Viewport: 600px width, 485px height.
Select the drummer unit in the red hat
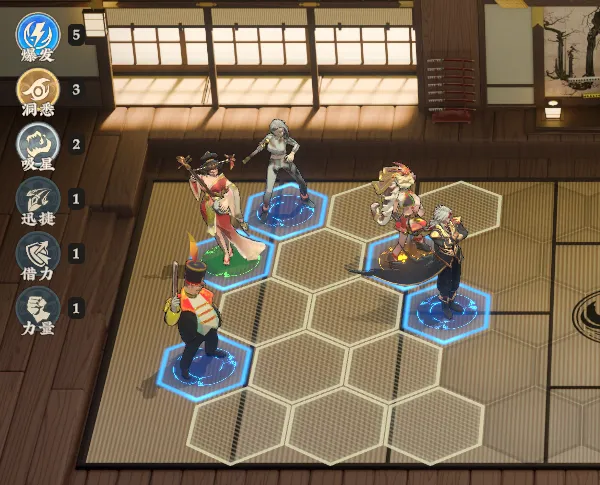pyautogui.click(x=196, y=310)
